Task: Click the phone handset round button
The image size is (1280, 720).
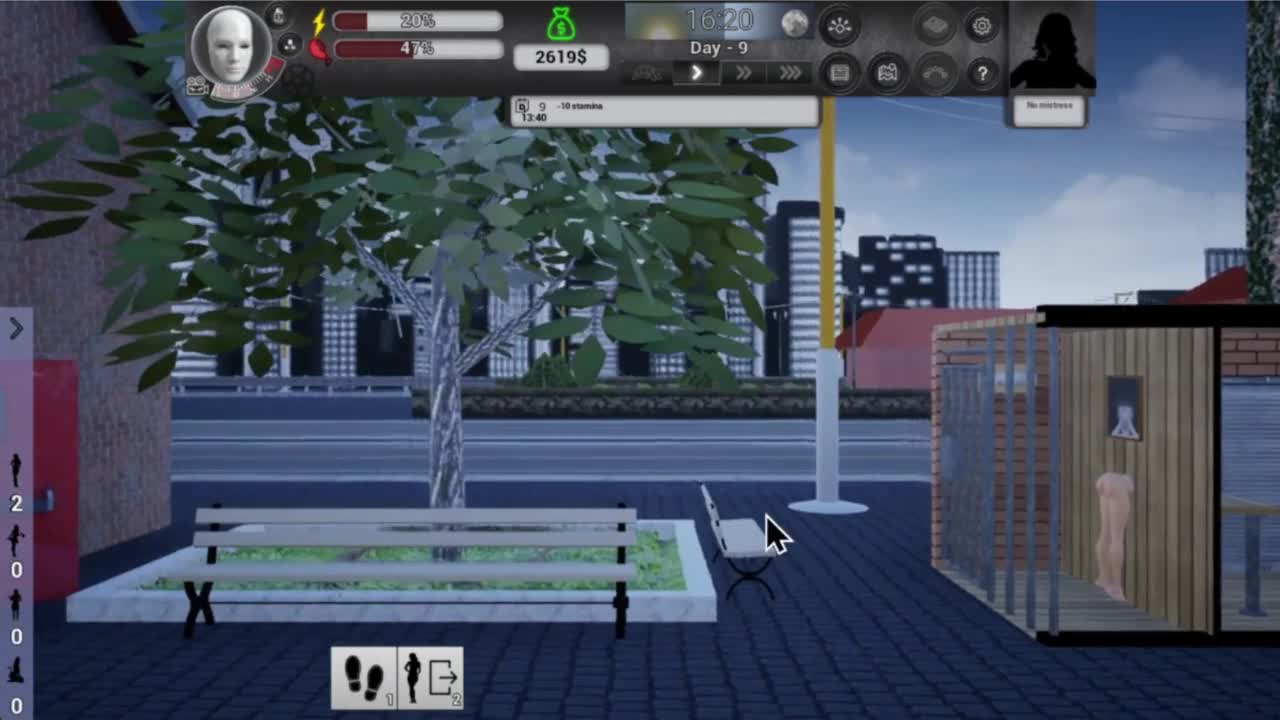Action: coord(935,73)
